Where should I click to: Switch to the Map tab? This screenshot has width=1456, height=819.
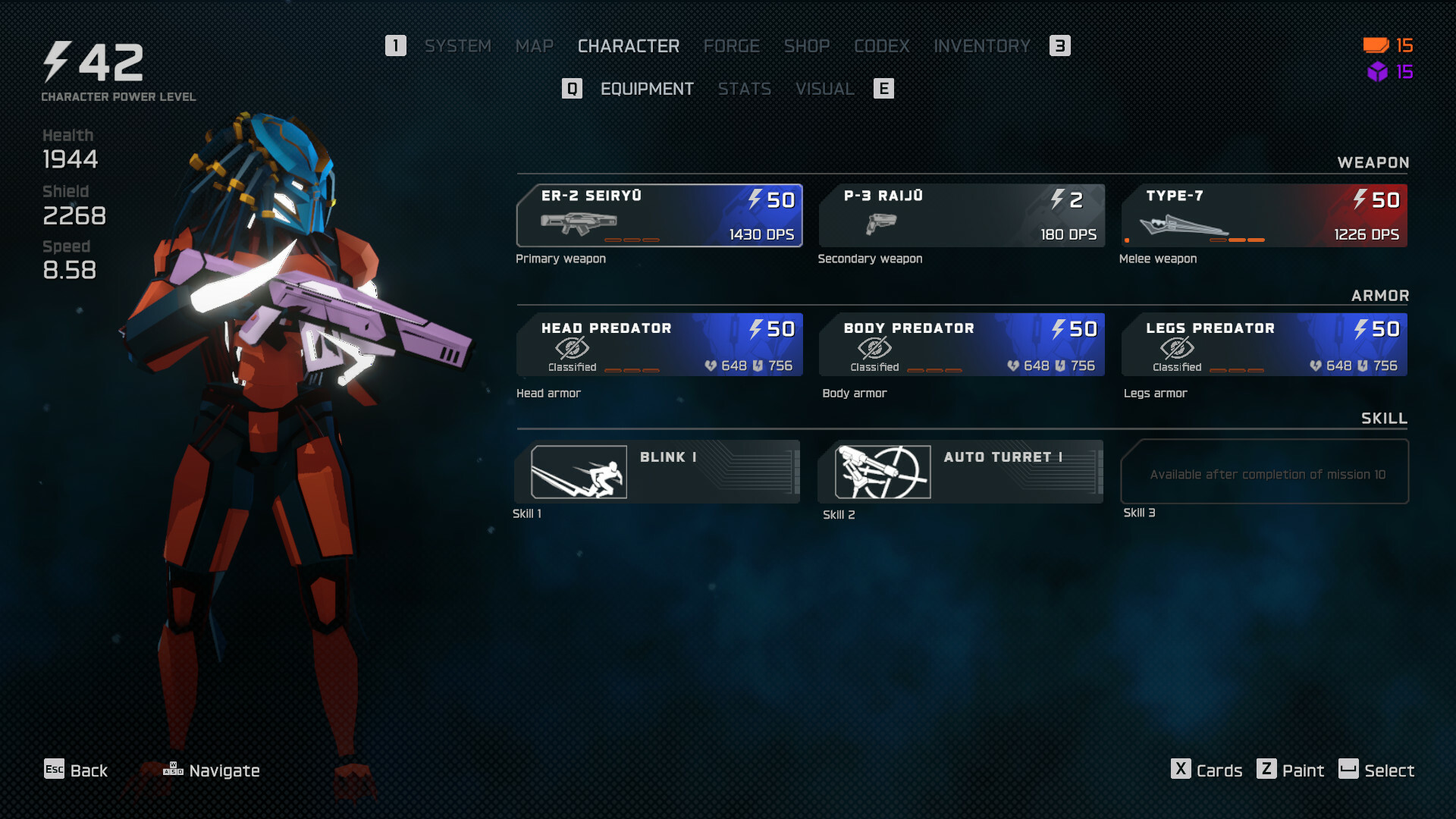[x=534, y=46]
